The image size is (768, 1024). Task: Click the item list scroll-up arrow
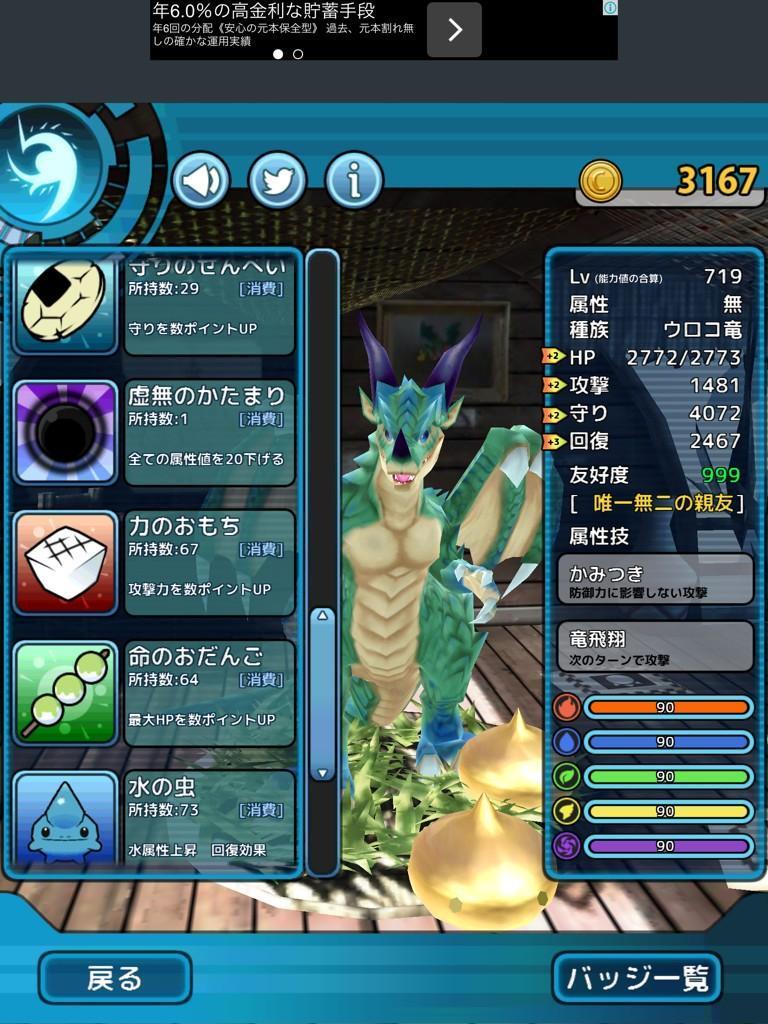322,616
